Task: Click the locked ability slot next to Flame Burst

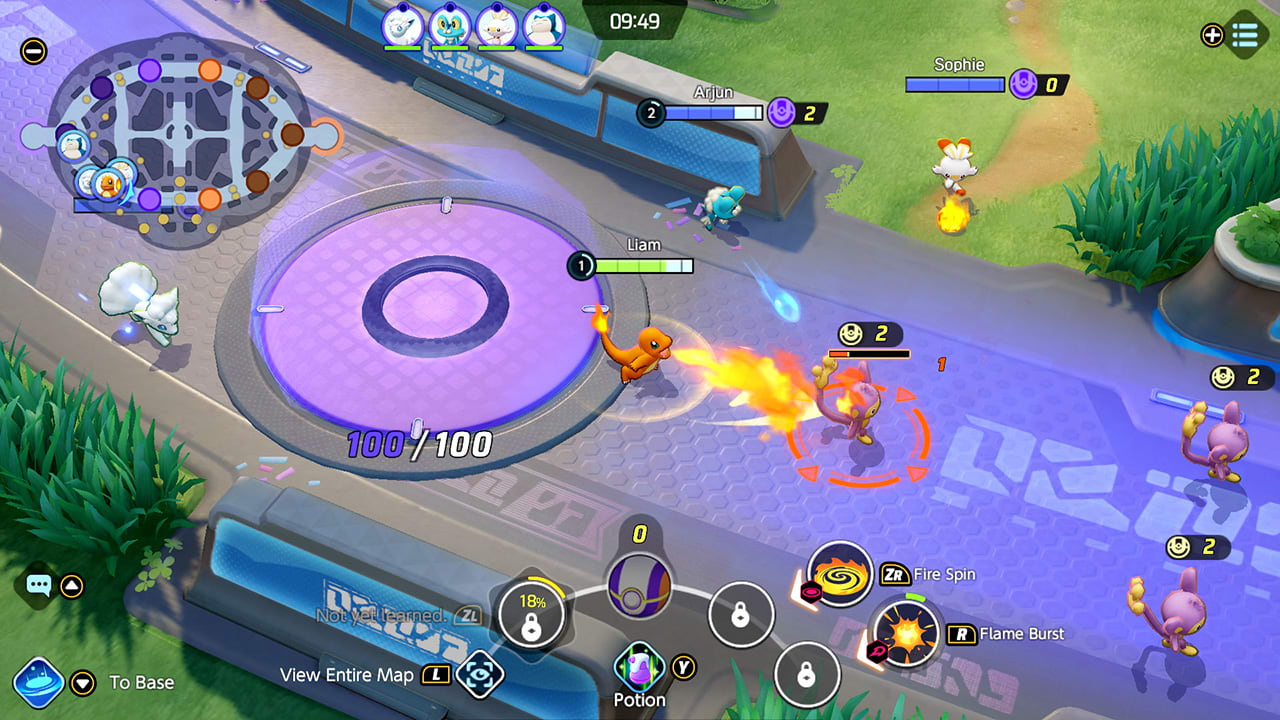Action: [807, 677]
